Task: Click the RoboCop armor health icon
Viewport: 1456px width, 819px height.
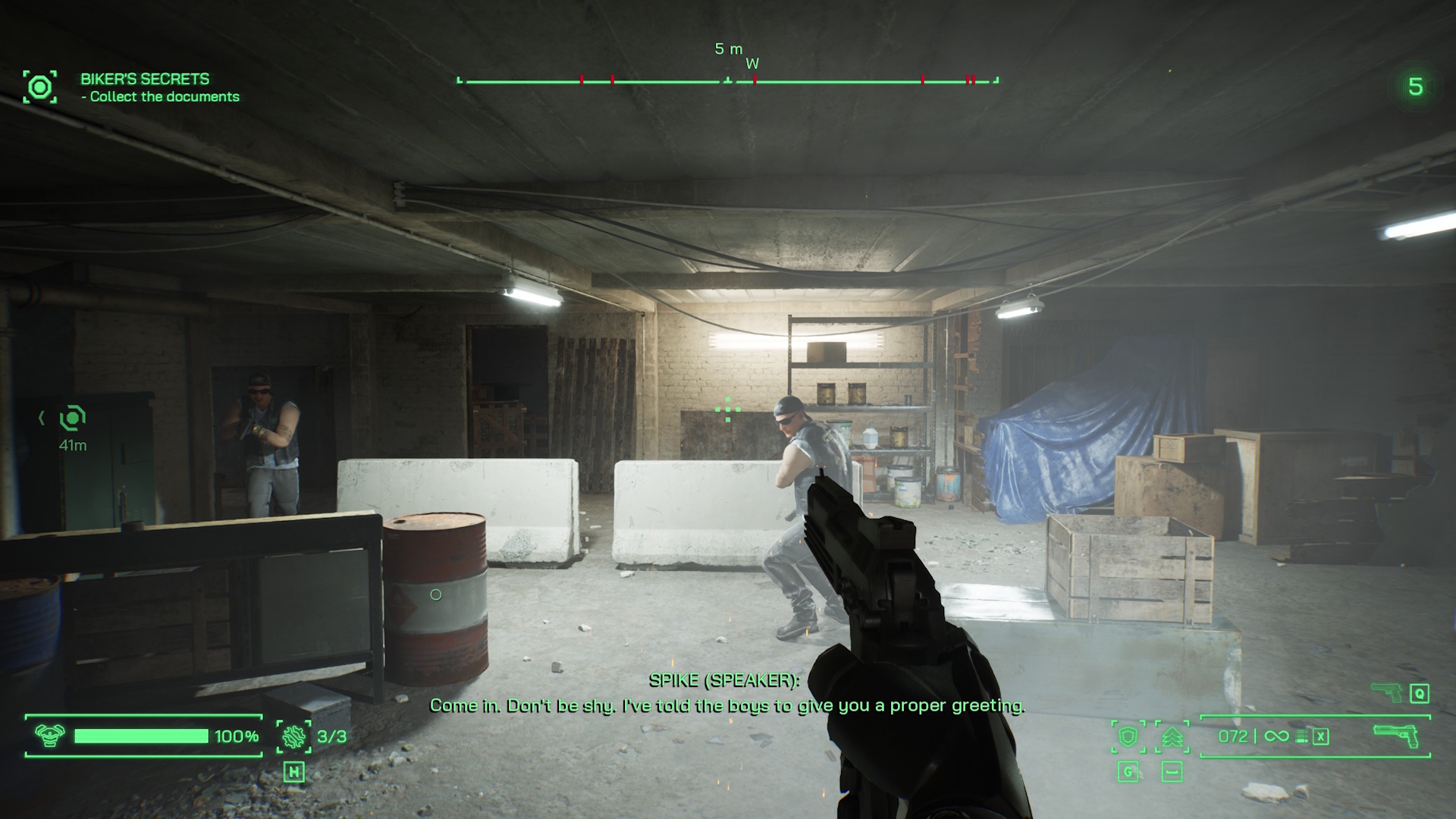Action: pos(50,736)
